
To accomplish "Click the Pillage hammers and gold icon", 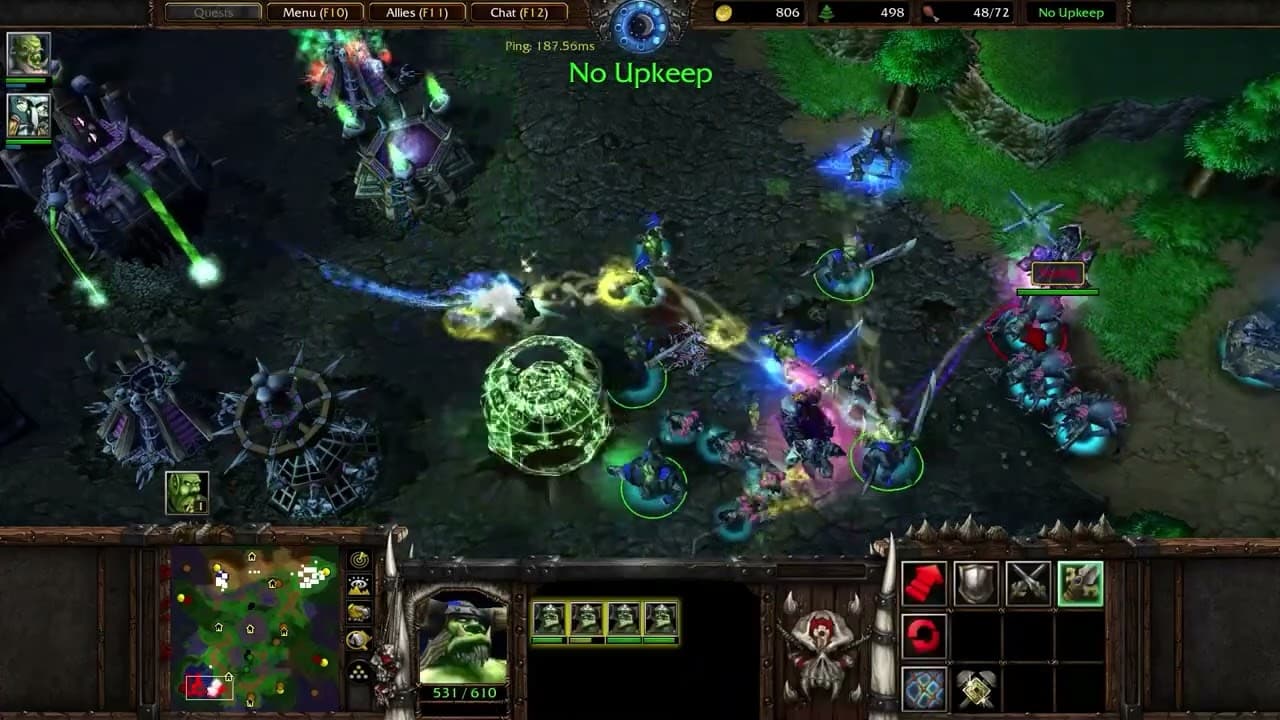I will tap(976, 688).
